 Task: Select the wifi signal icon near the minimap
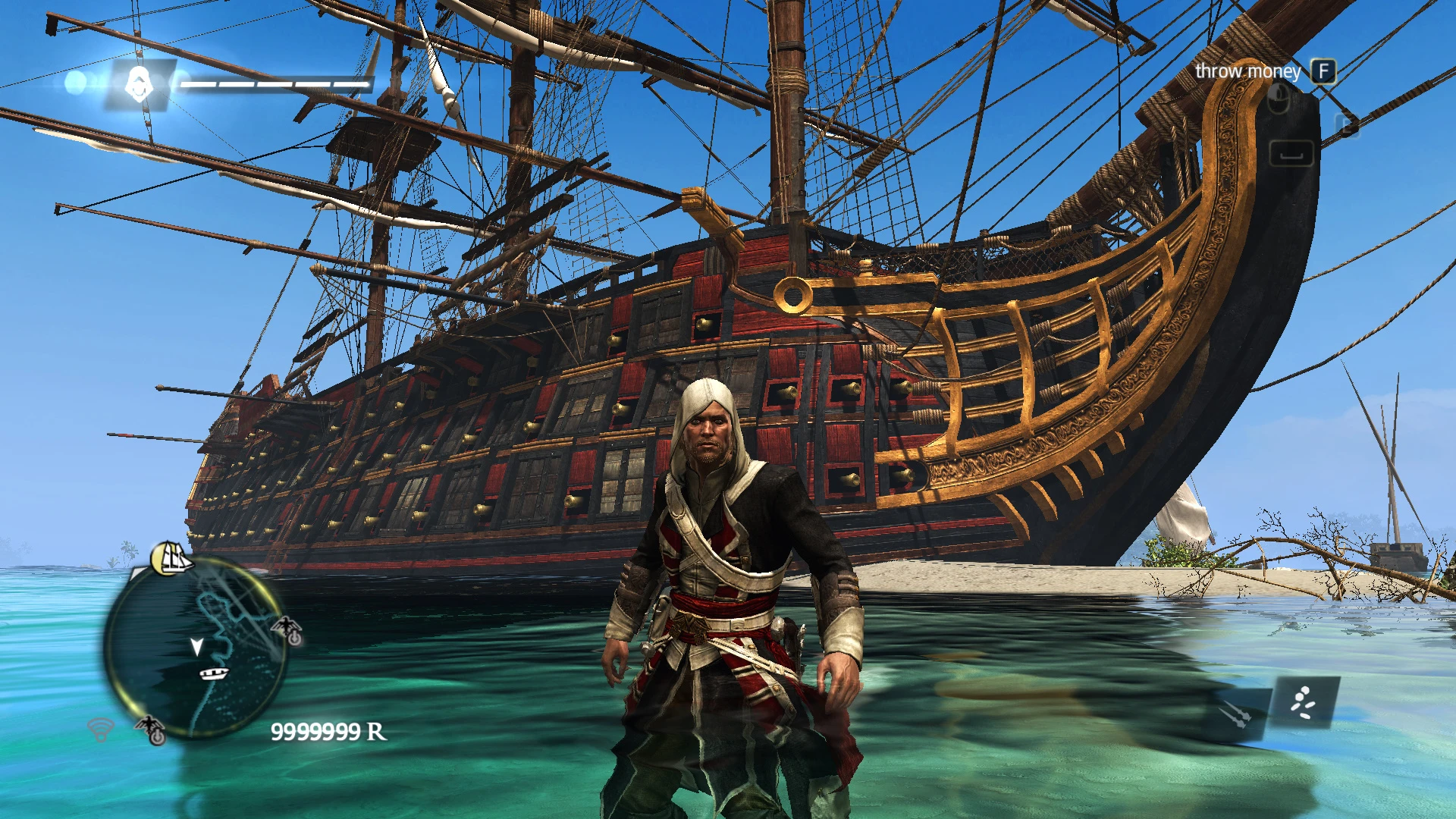[x=99, y=730]
